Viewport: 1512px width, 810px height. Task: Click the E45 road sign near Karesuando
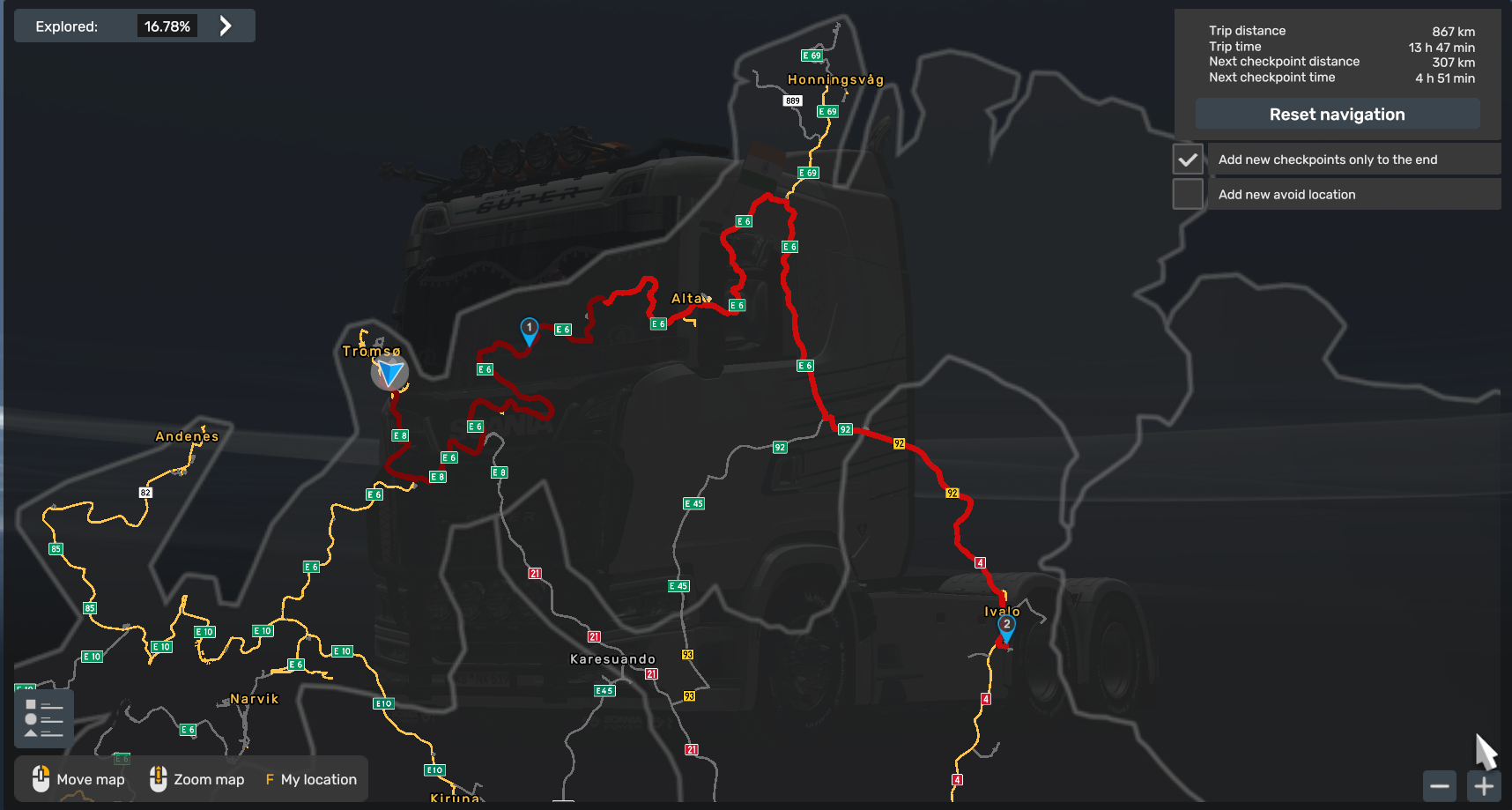click(x=604, y=691)
